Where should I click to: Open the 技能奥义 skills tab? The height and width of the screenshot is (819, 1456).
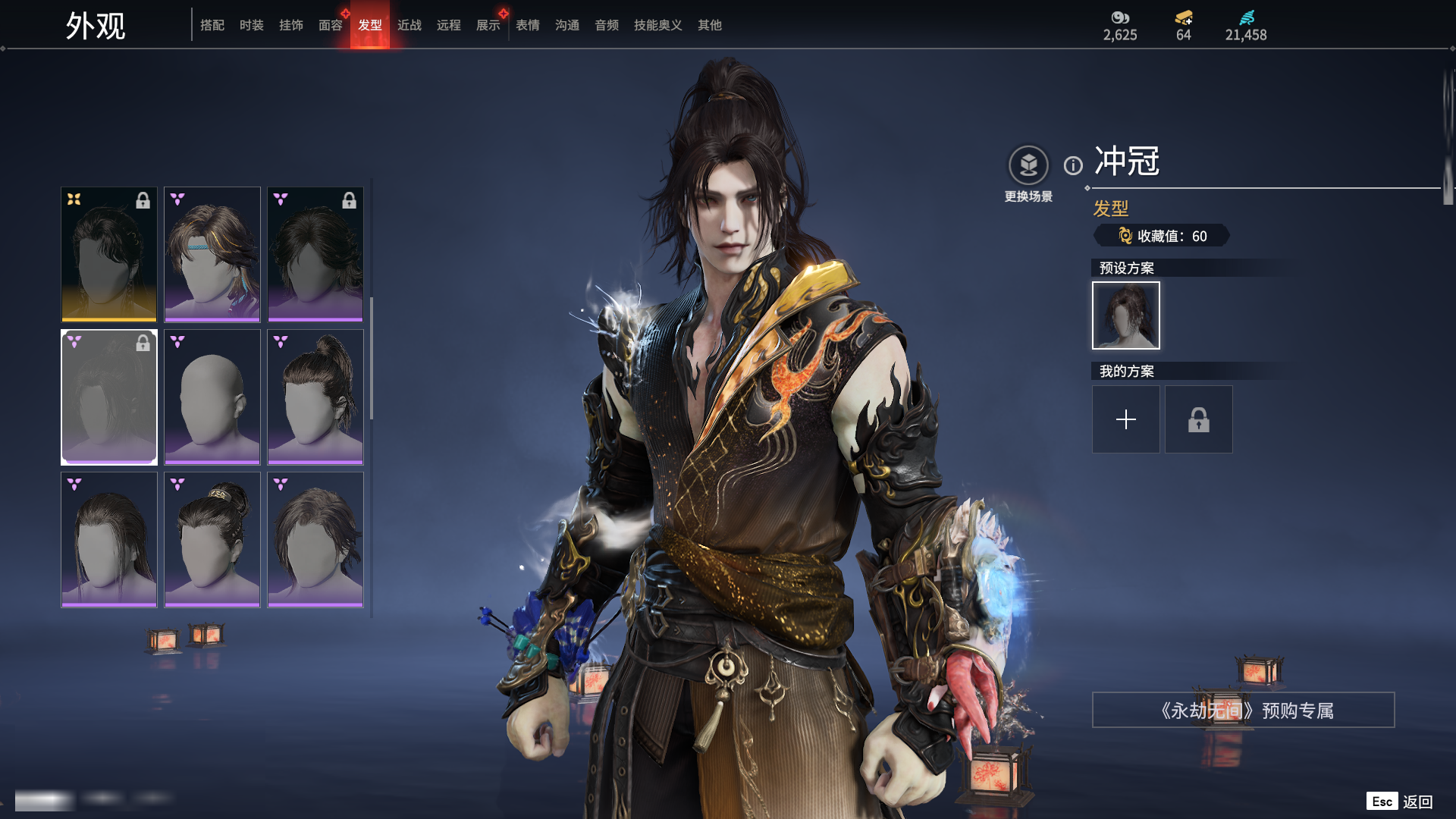coord(658,25)
